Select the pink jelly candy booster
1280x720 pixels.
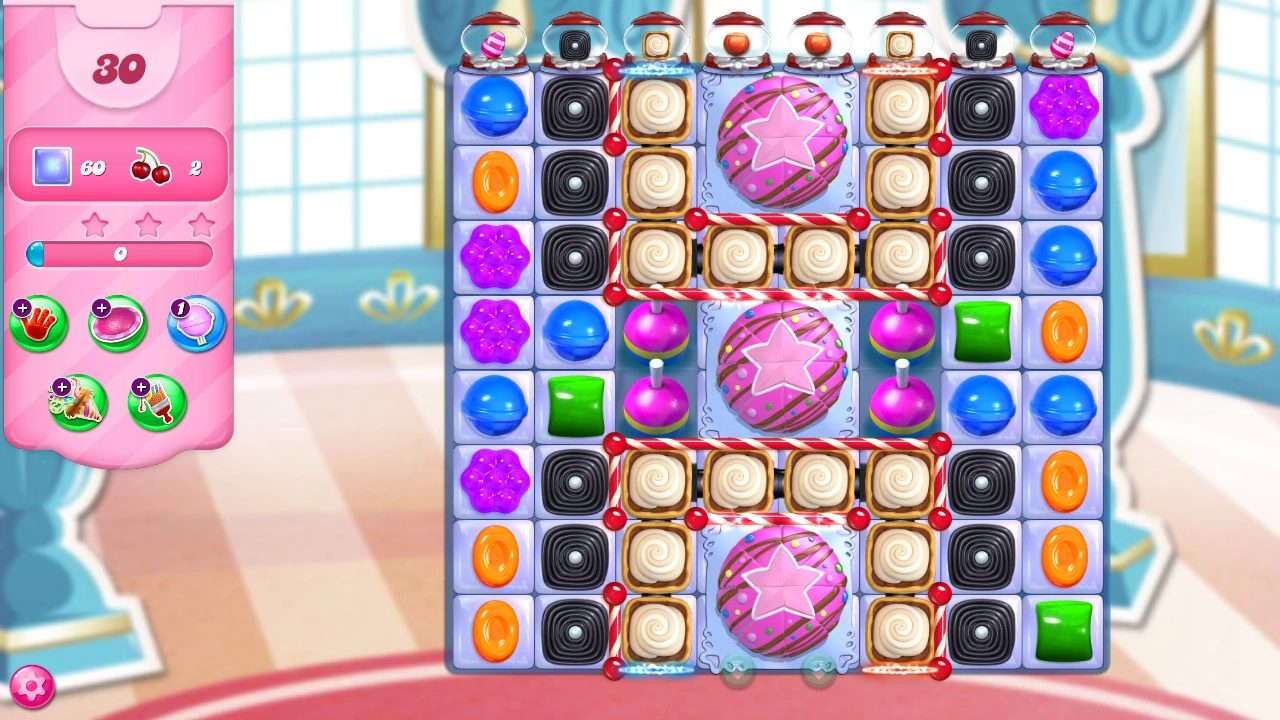[x=116, y=324]
